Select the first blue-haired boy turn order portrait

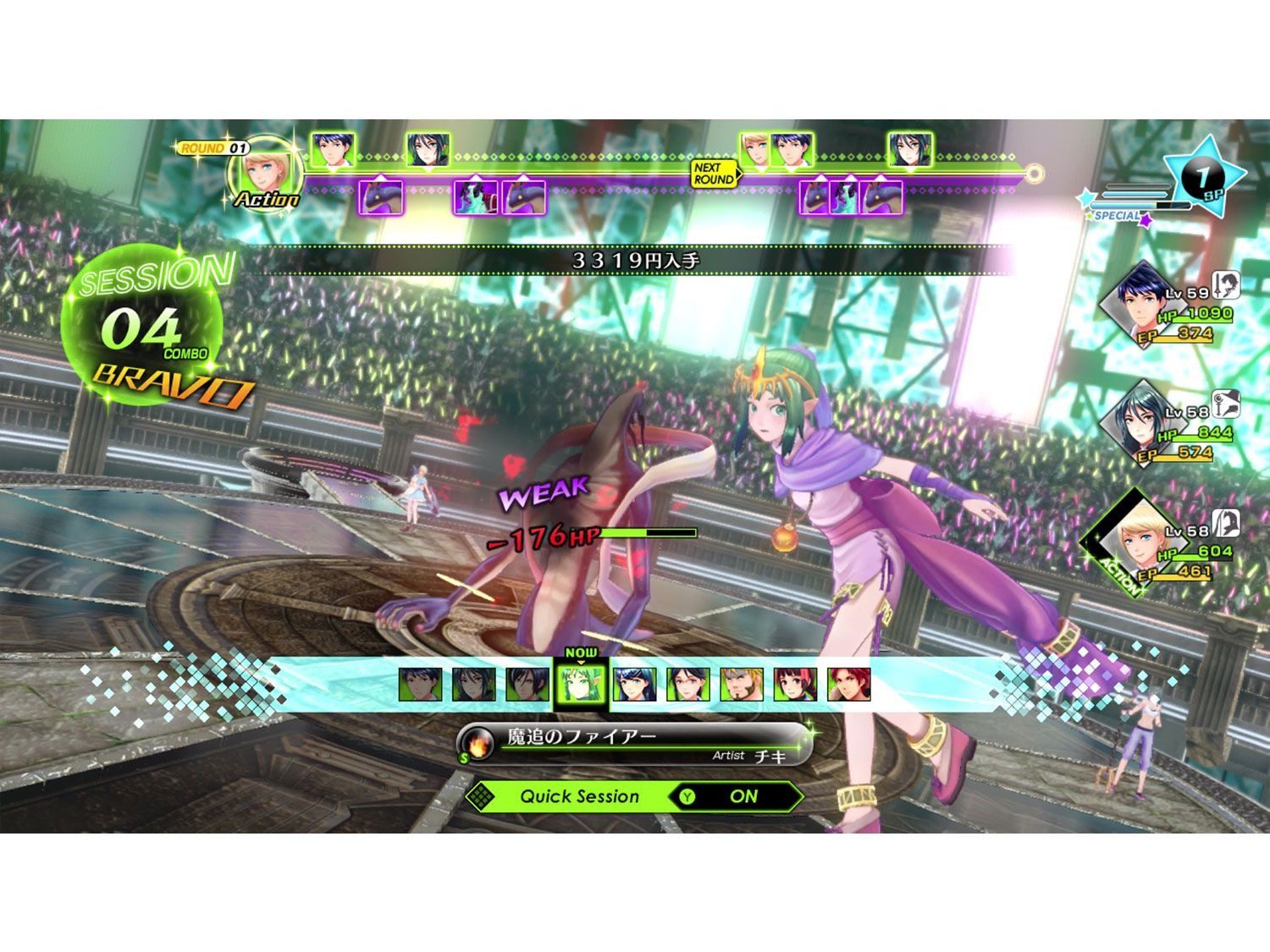click(x=333, y=151)
